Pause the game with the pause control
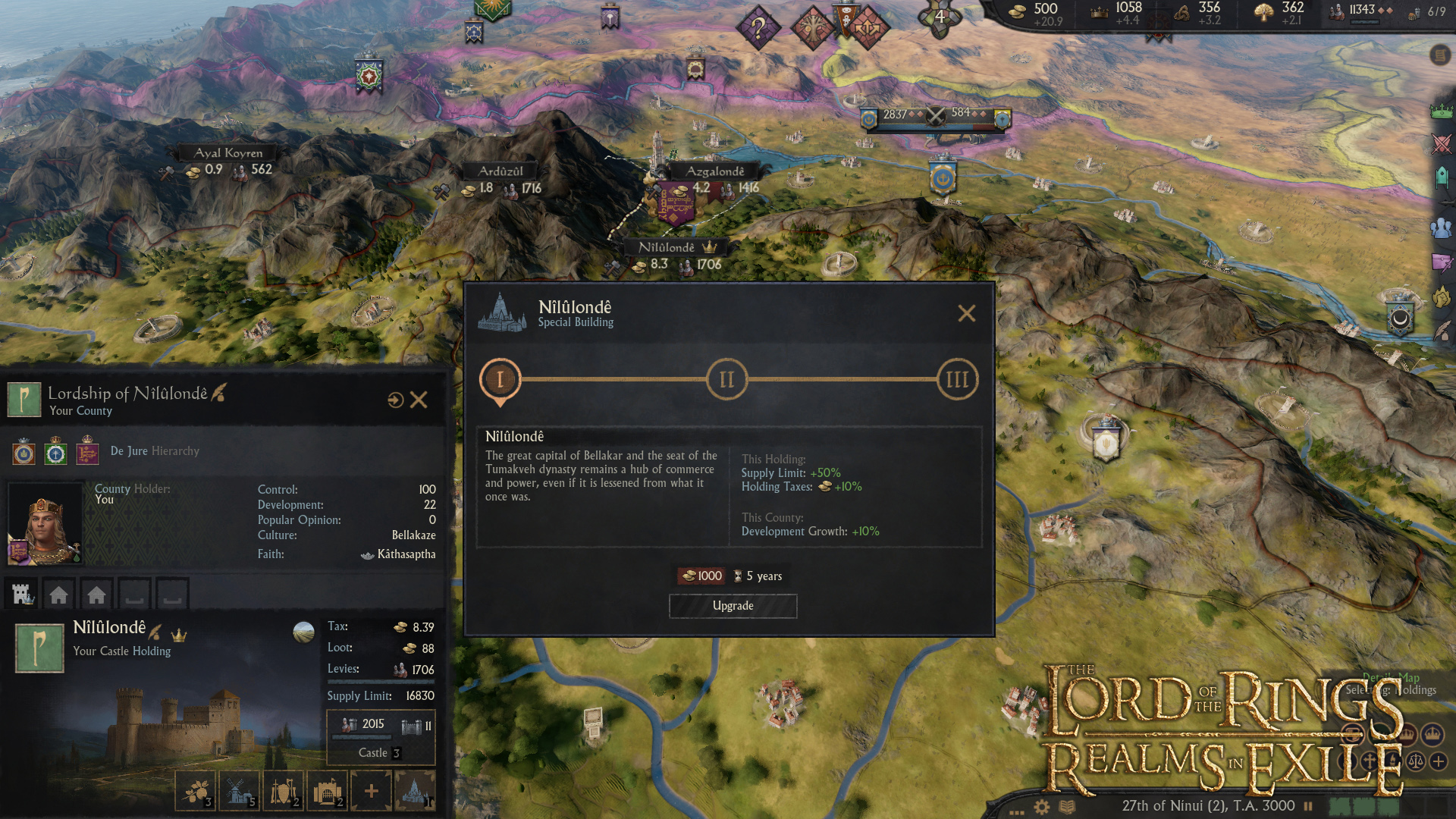The width and height of the screenshot is (1456, 819). coord(1308,806)
